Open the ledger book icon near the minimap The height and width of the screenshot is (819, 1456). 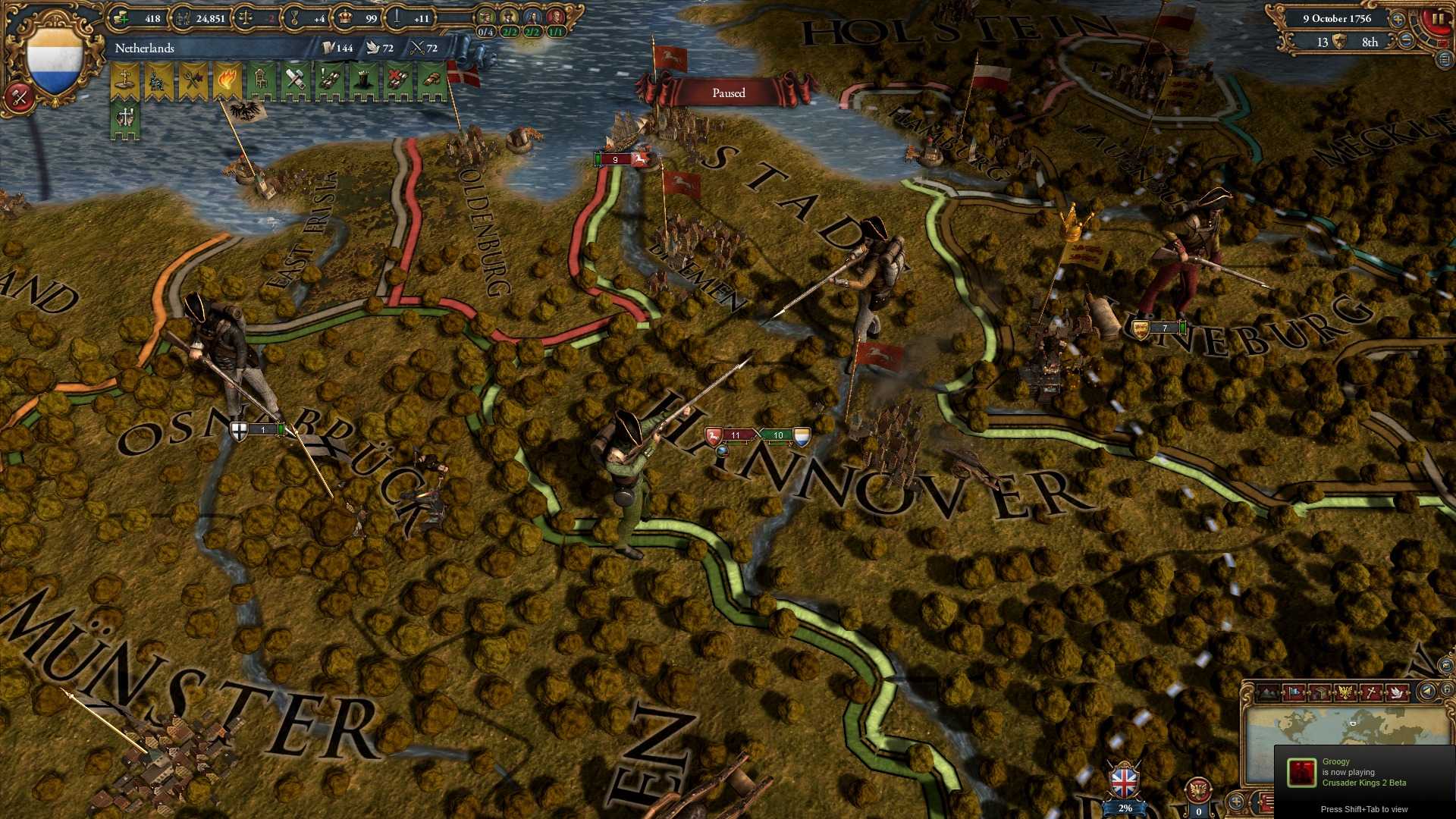click(x=1320, y=691)
